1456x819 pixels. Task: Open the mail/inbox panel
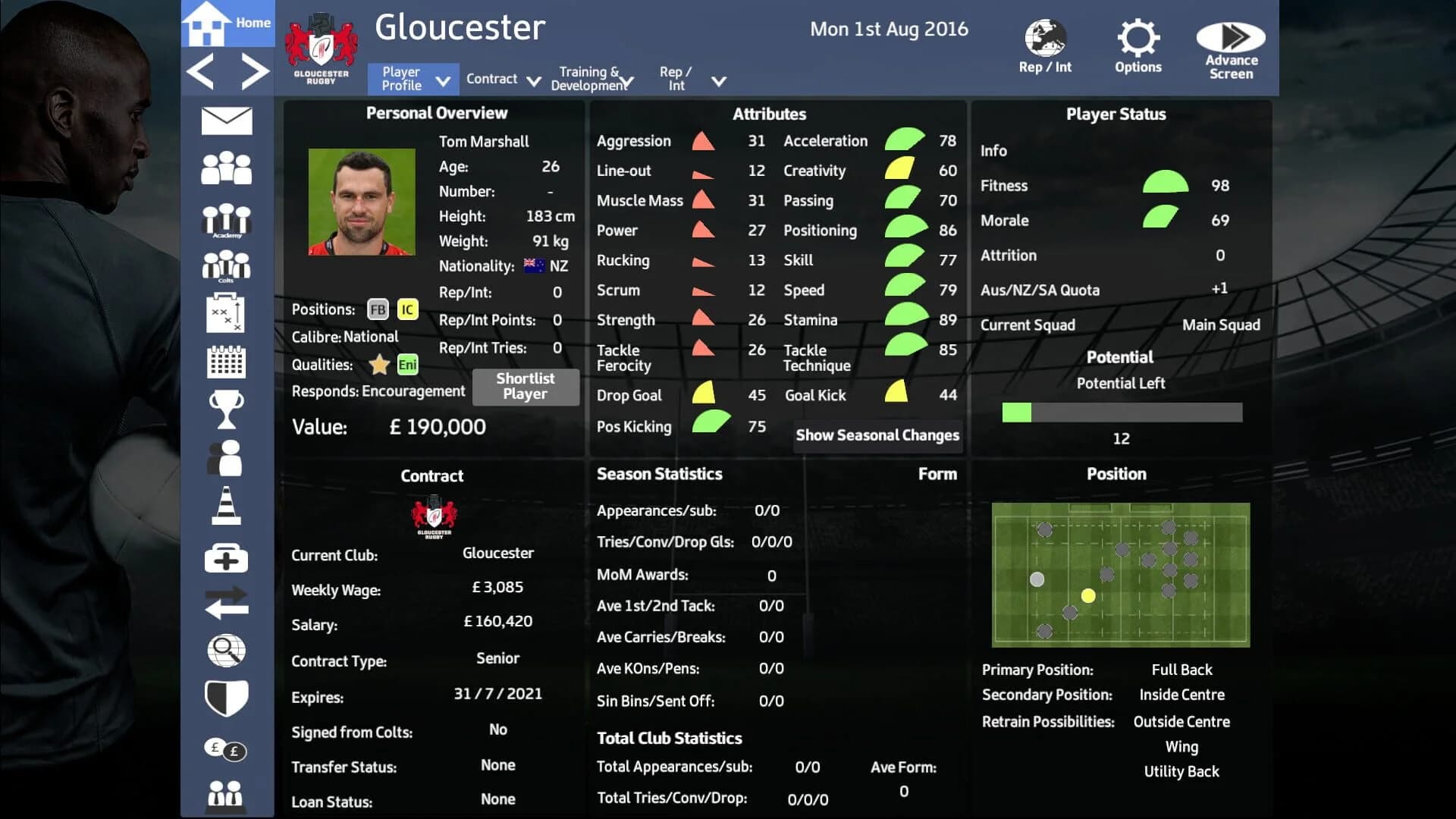(225, 120)
